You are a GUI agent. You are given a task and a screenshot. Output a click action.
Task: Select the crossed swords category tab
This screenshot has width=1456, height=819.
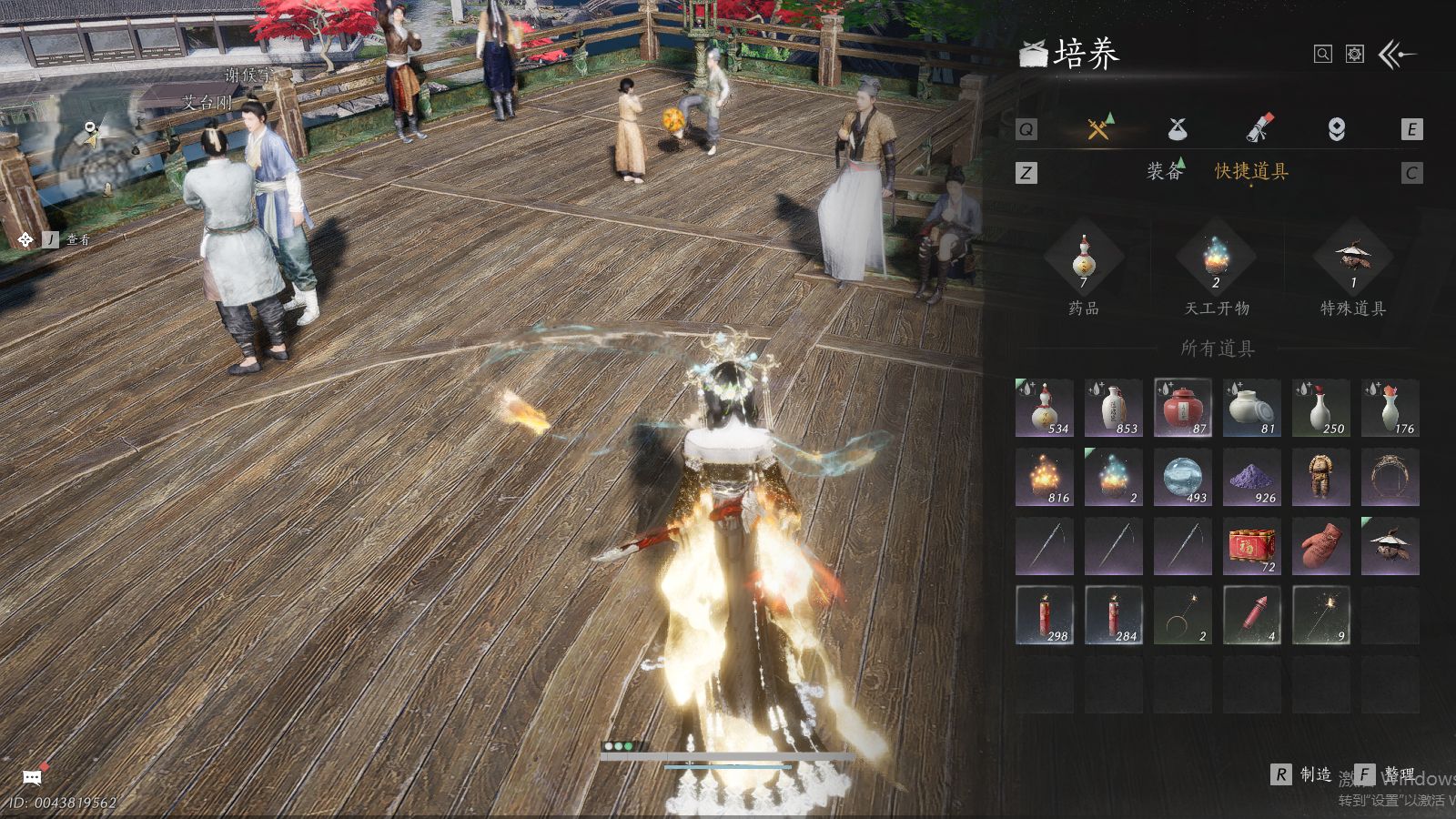coord(1098,129)
